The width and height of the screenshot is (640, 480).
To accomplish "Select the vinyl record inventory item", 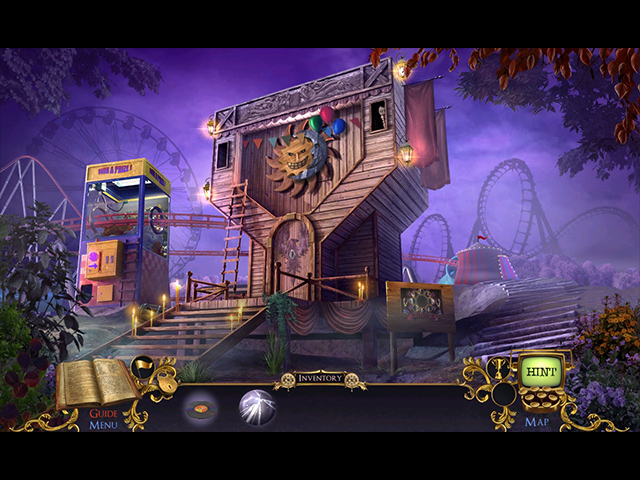I will (202, 408).
